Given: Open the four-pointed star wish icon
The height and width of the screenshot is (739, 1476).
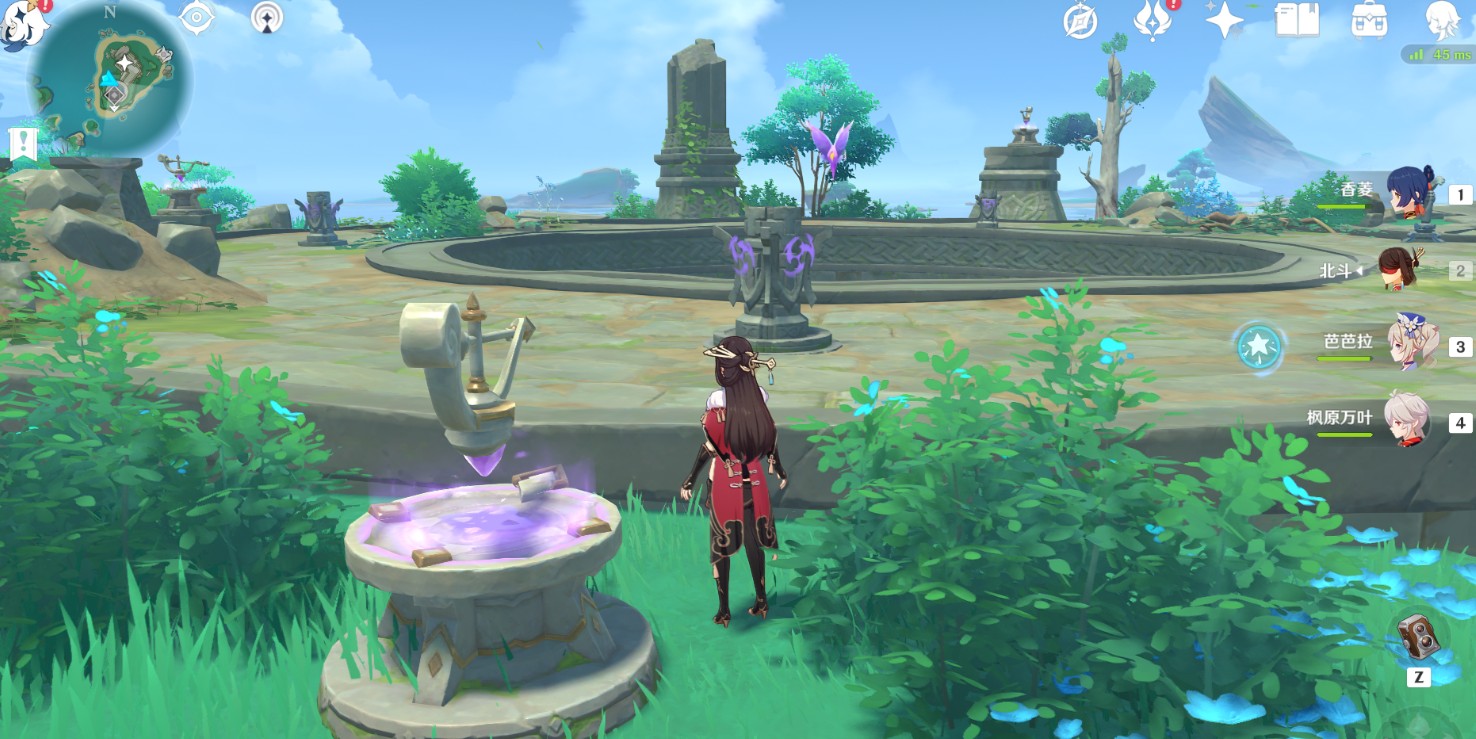Looking at the screenshot, I should 1224,21.
